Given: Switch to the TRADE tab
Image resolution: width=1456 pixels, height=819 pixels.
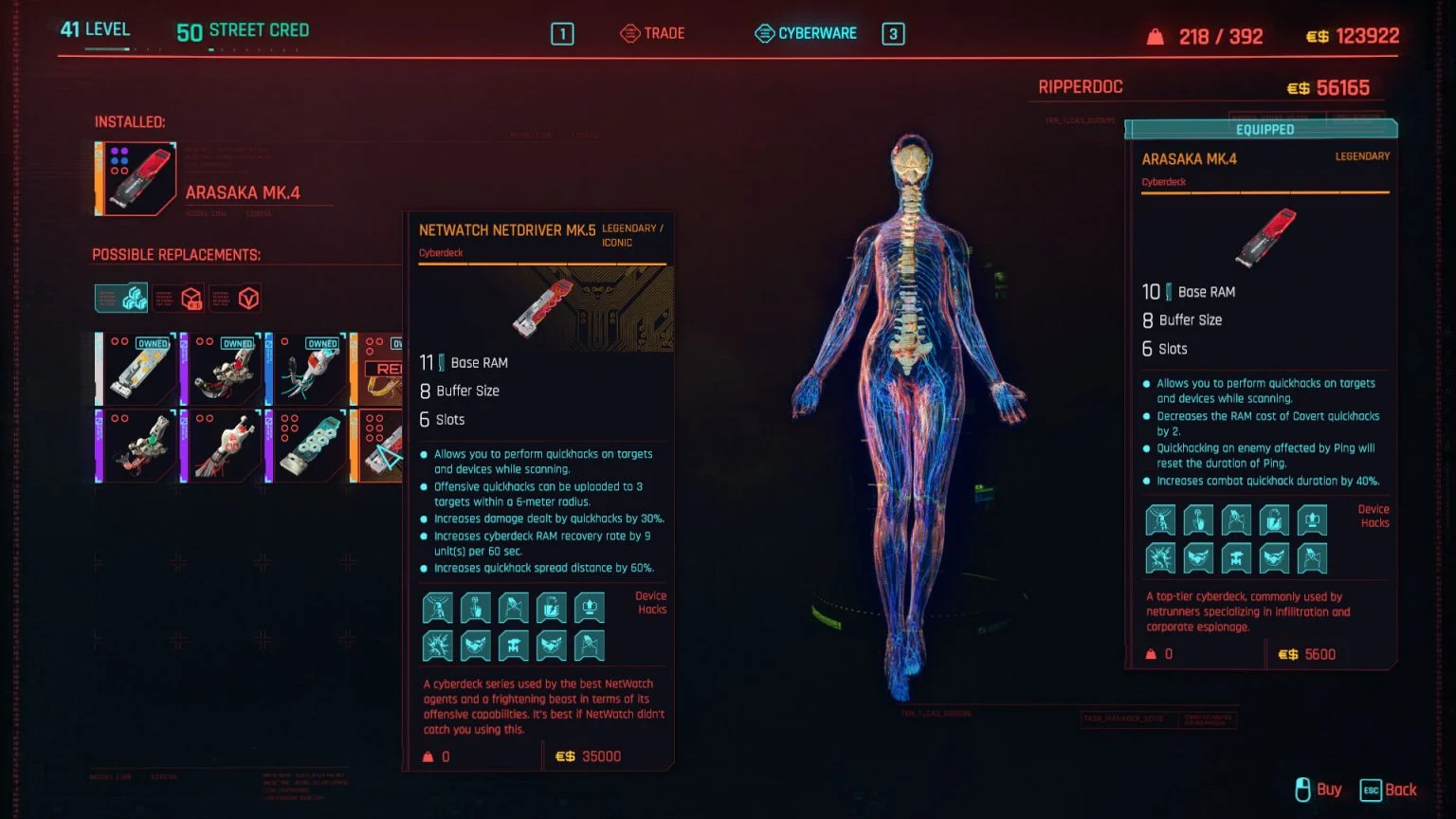Looking at the screenshot, I should (663, 32).
